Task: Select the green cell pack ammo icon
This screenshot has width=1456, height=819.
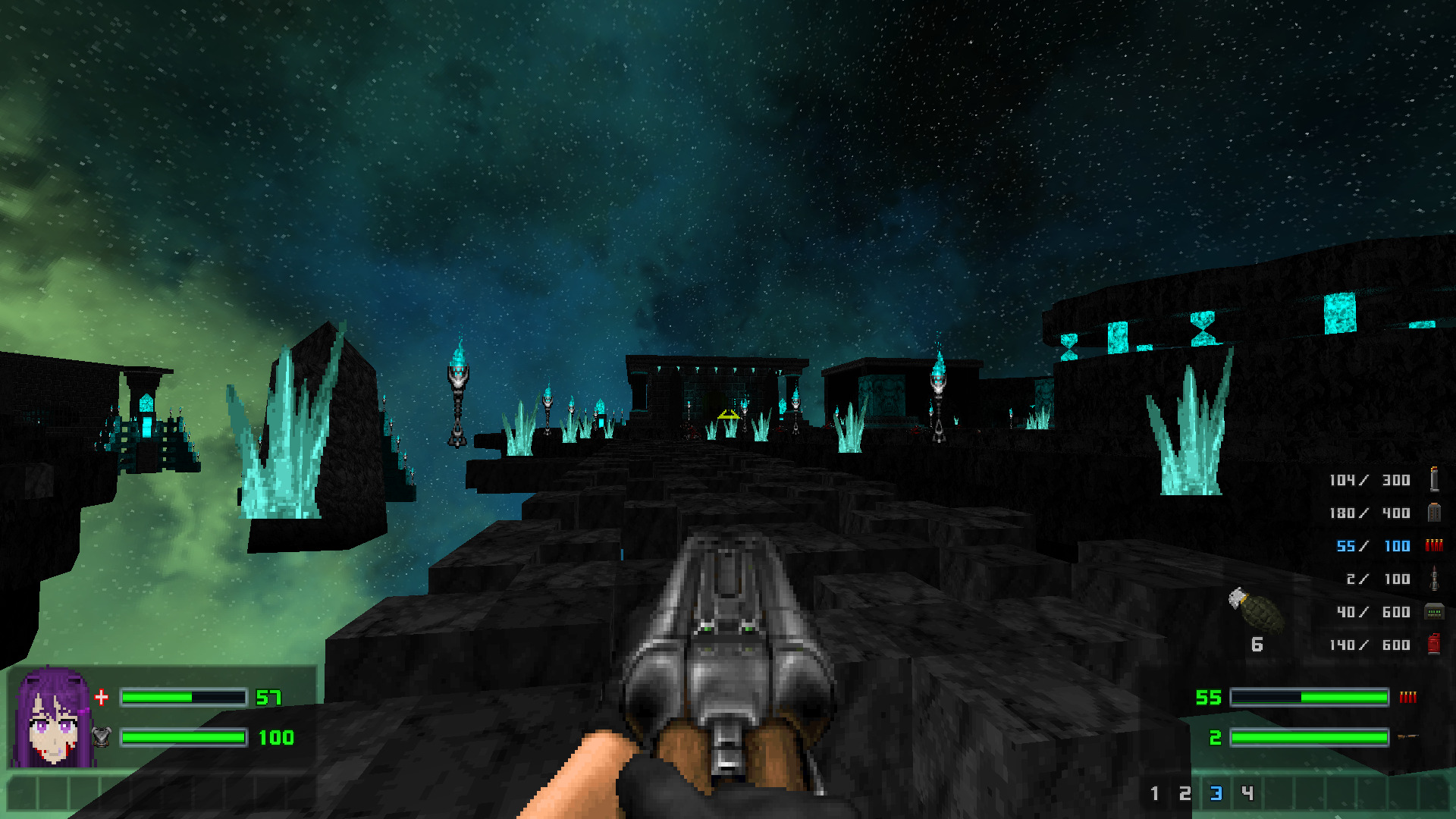Action: click(1433, 611)
